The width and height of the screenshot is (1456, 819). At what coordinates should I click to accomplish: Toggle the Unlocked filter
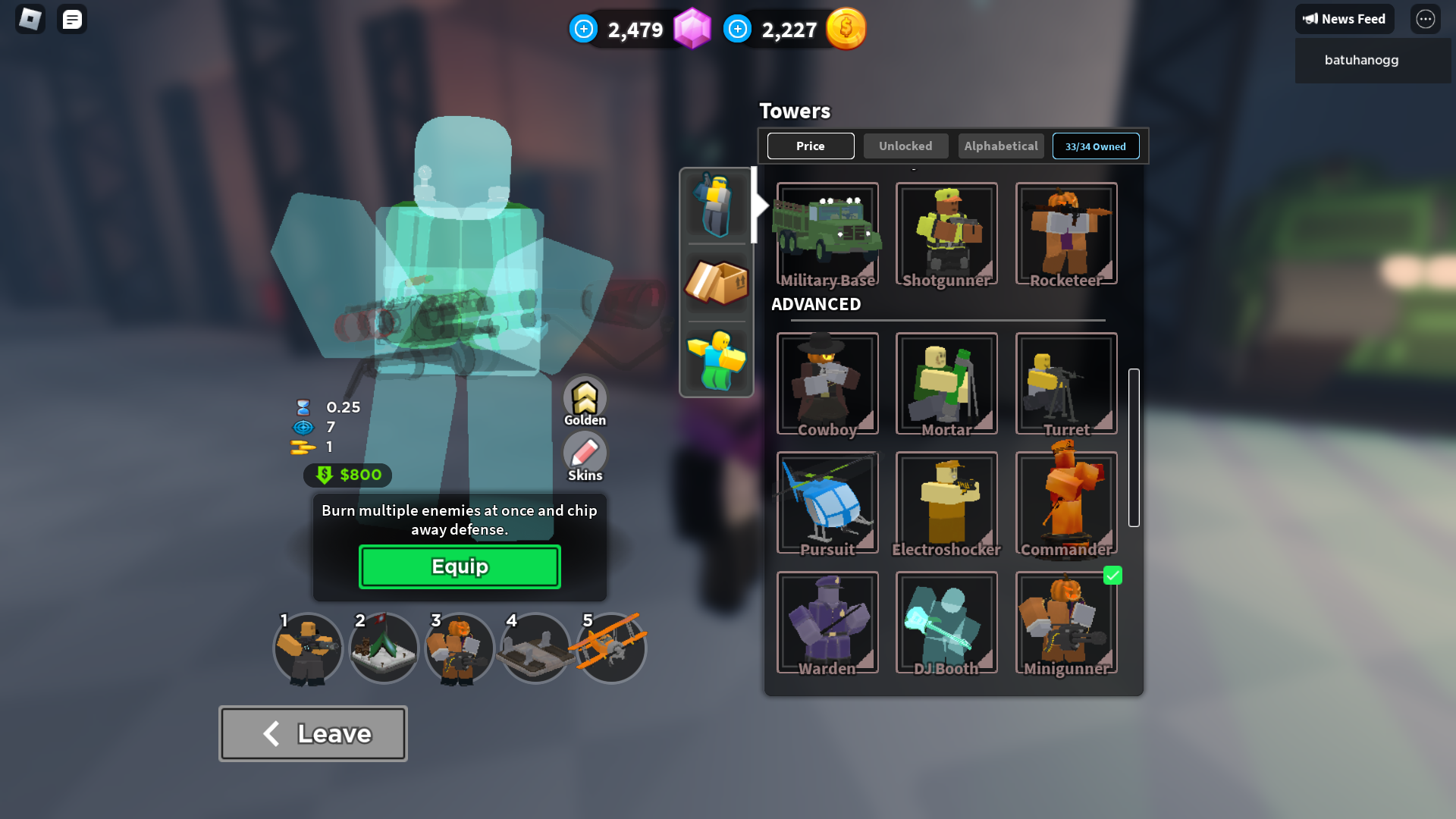pos(905,146)
